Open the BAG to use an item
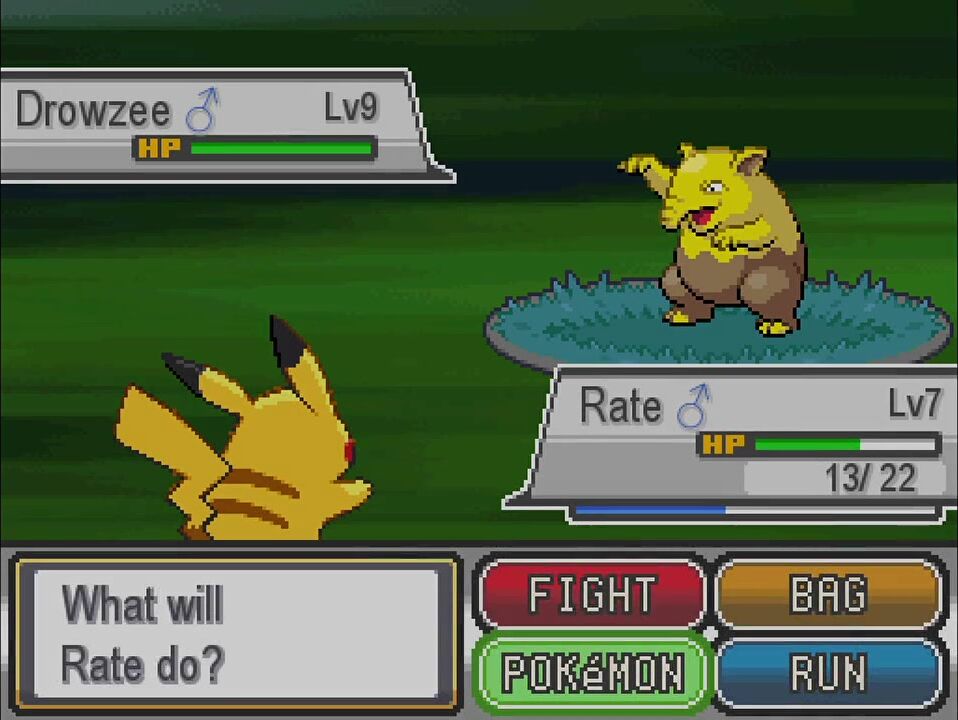The height and width of the screenshot is (720, 958). tap(829, 595)
